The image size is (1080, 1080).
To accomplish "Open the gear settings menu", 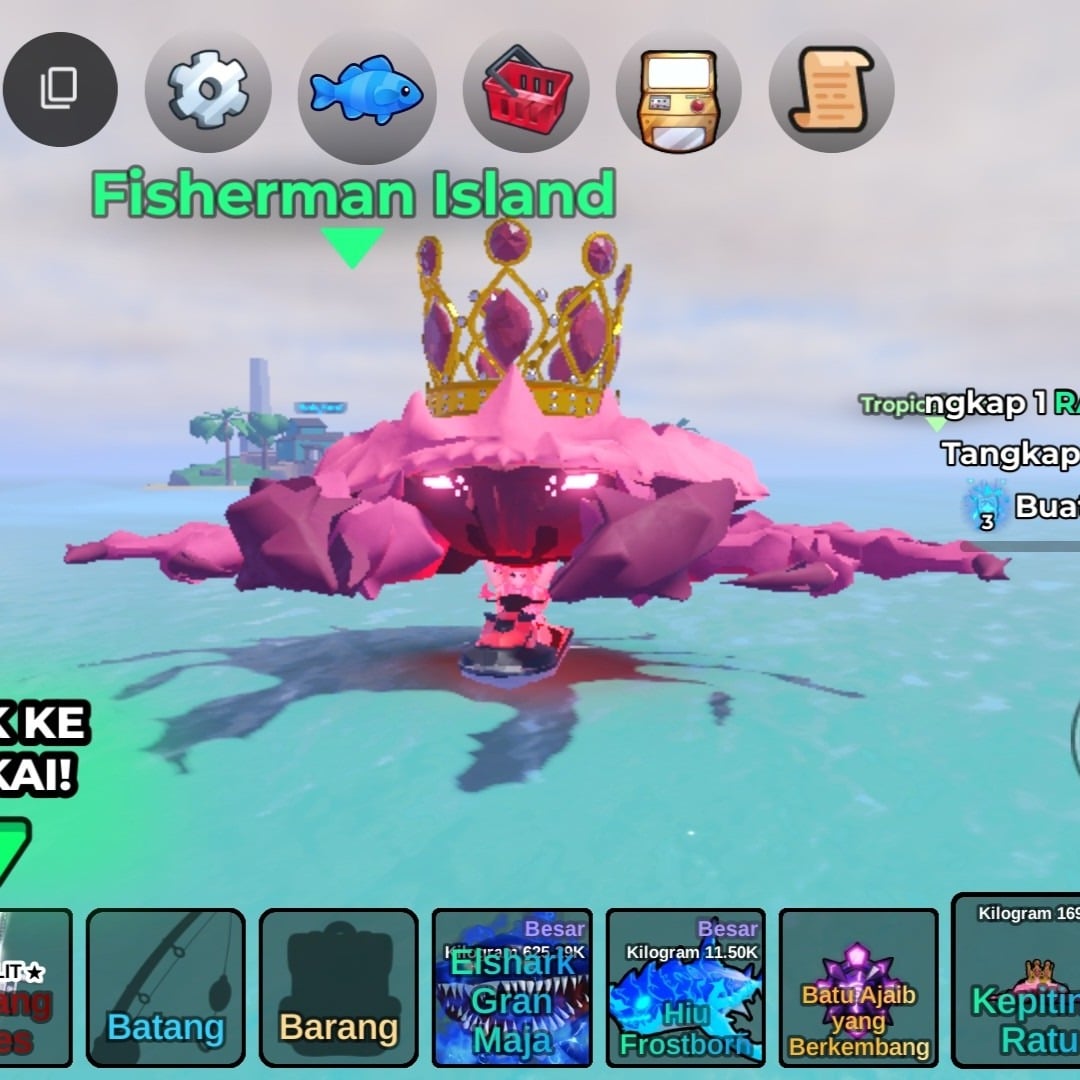I will click(x=208, y=92).
